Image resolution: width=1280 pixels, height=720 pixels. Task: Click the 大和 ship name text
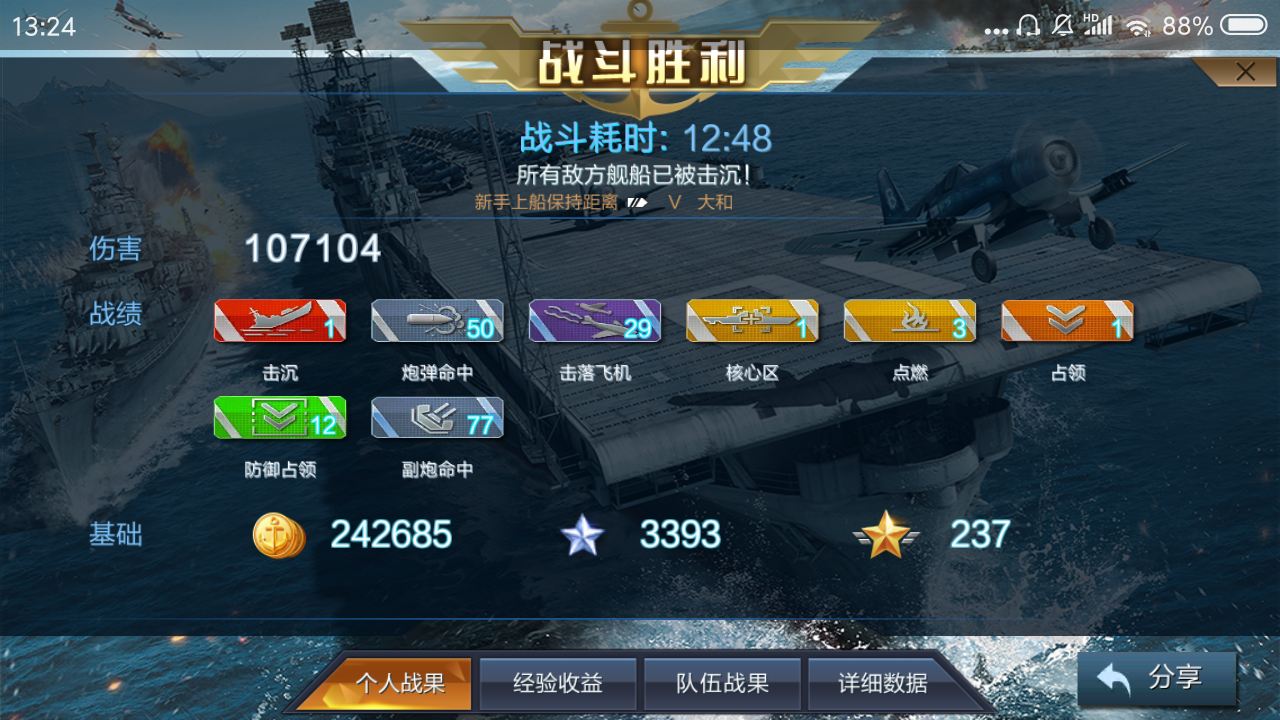point(715,202)
